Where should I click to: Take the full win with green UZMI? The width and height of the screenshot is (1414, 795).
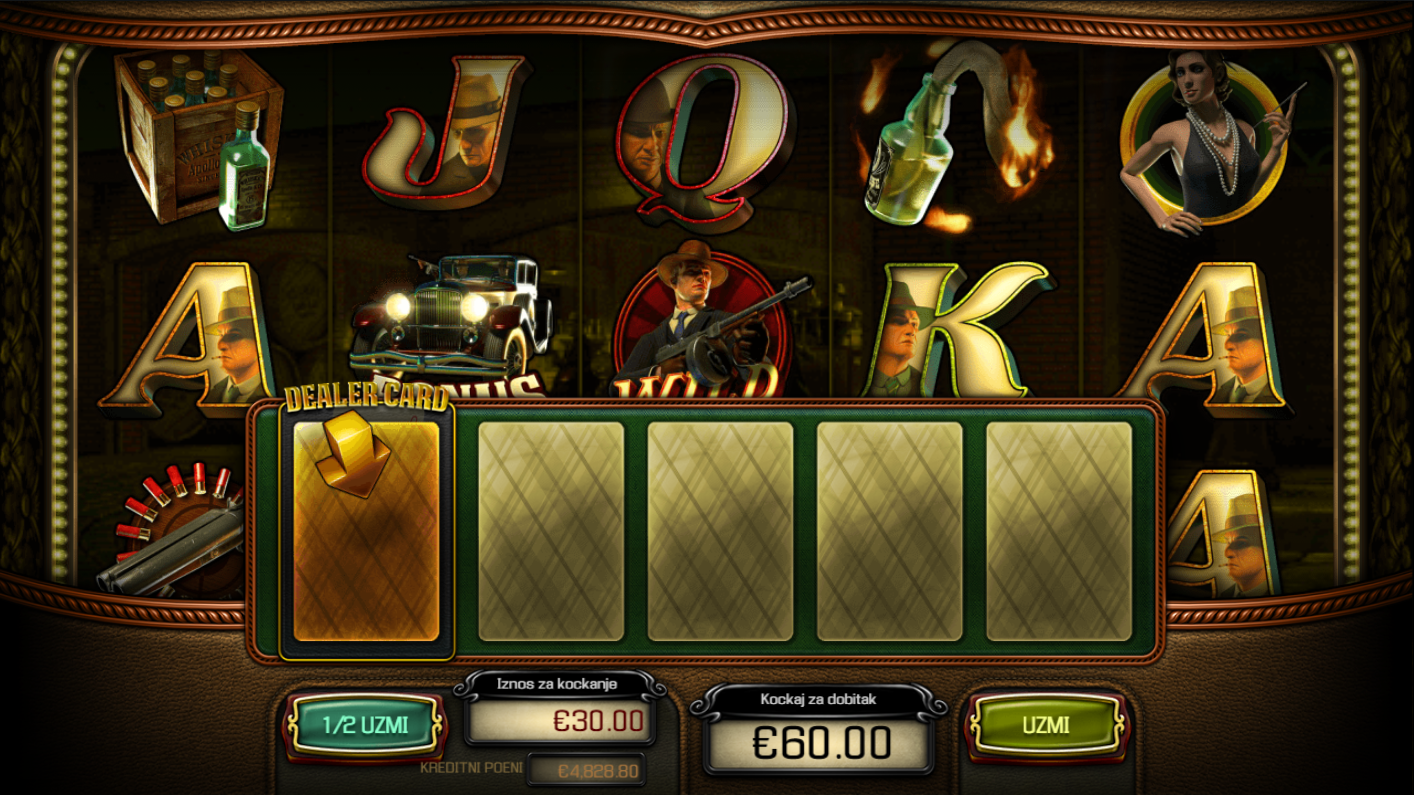1045,725
